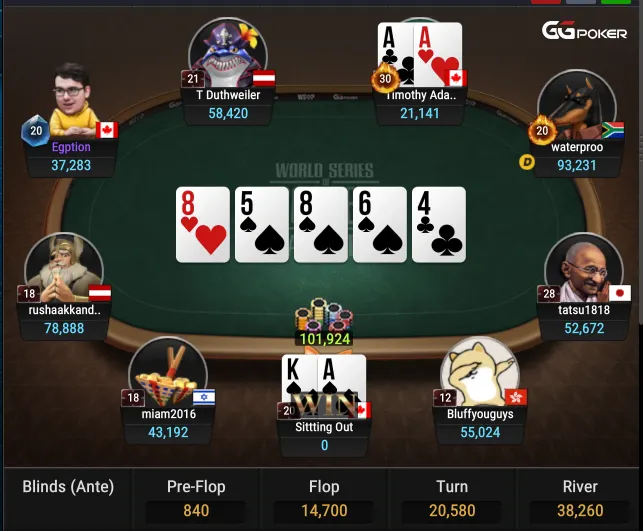Image resolution: width=643 pixels, height=531 pixels.
Task: Click the GGPoker logo
Action: pos(584,31)
